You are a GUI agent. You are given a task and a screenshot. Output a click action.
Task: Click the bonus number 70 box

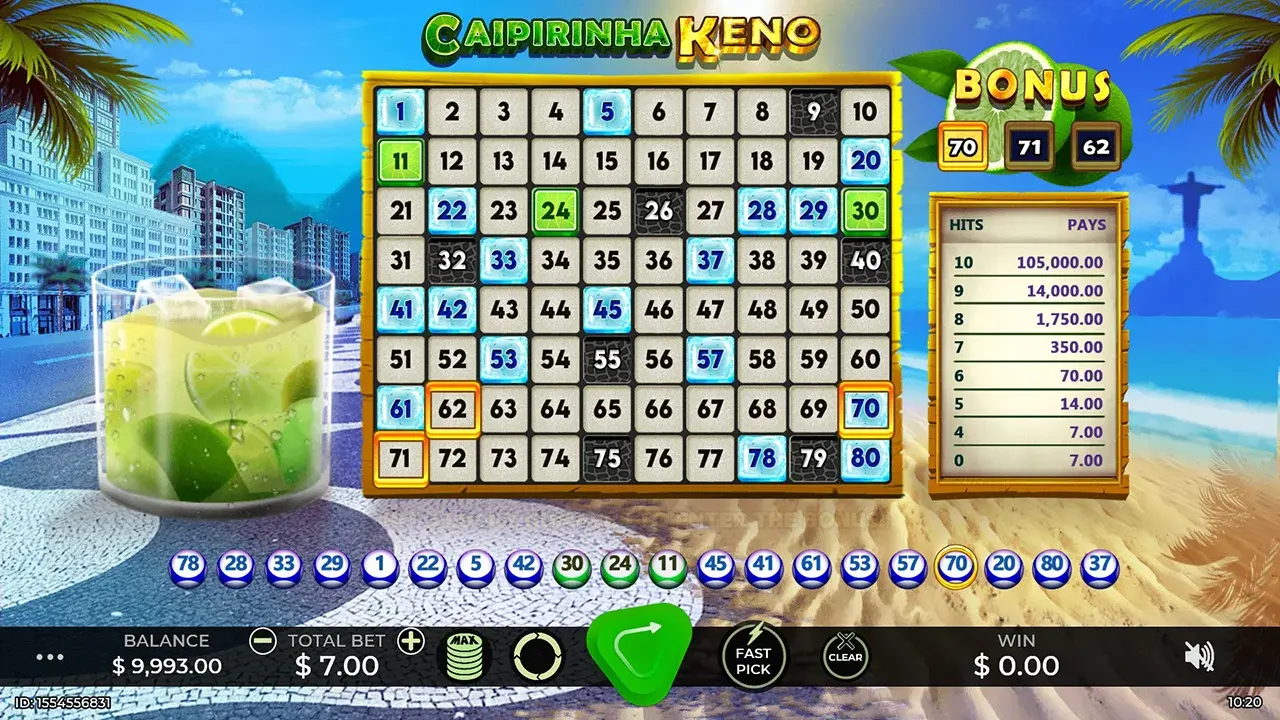click(x=964, y=146)
